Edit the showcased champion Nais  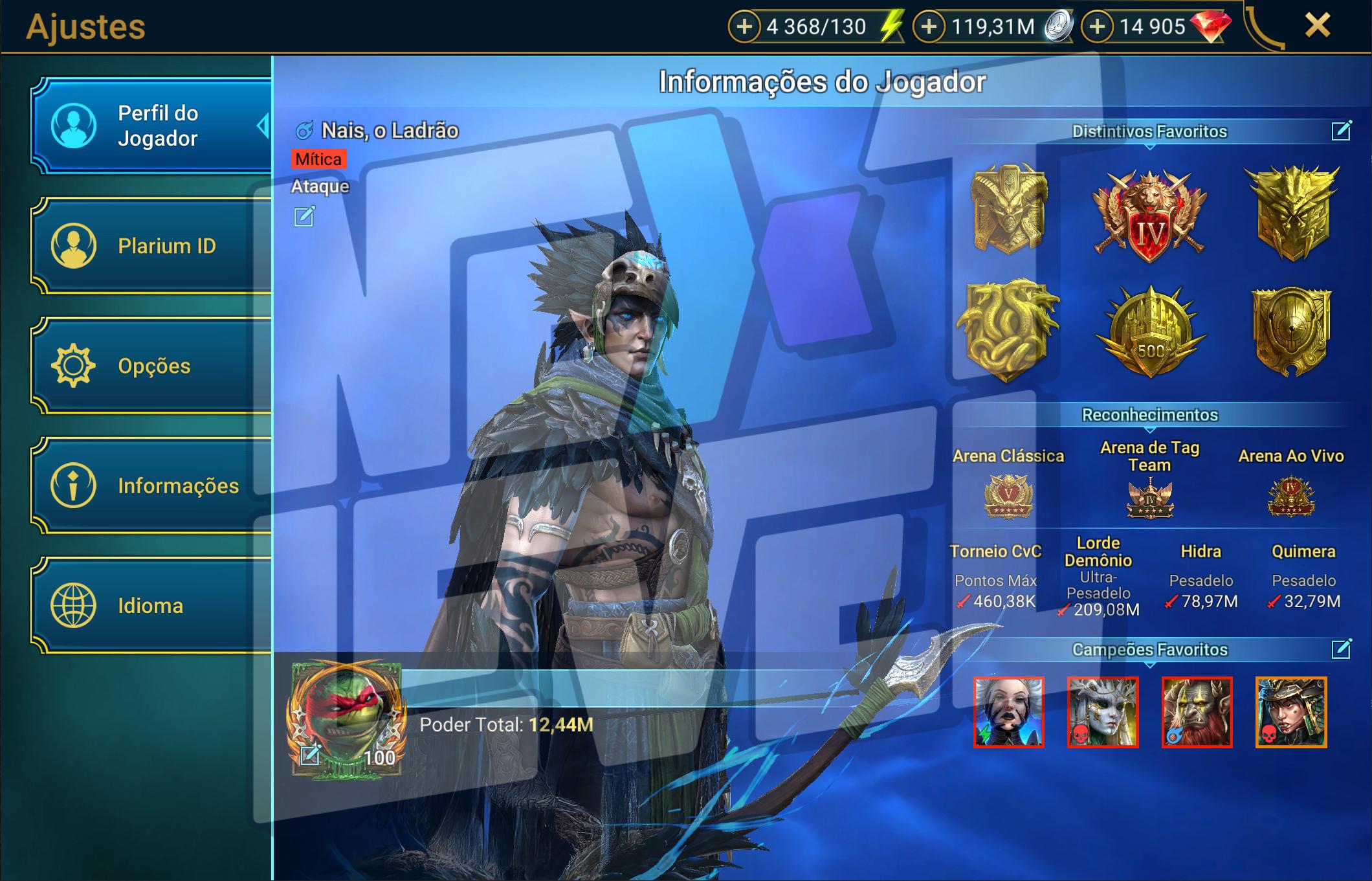(x=304, y=216)
